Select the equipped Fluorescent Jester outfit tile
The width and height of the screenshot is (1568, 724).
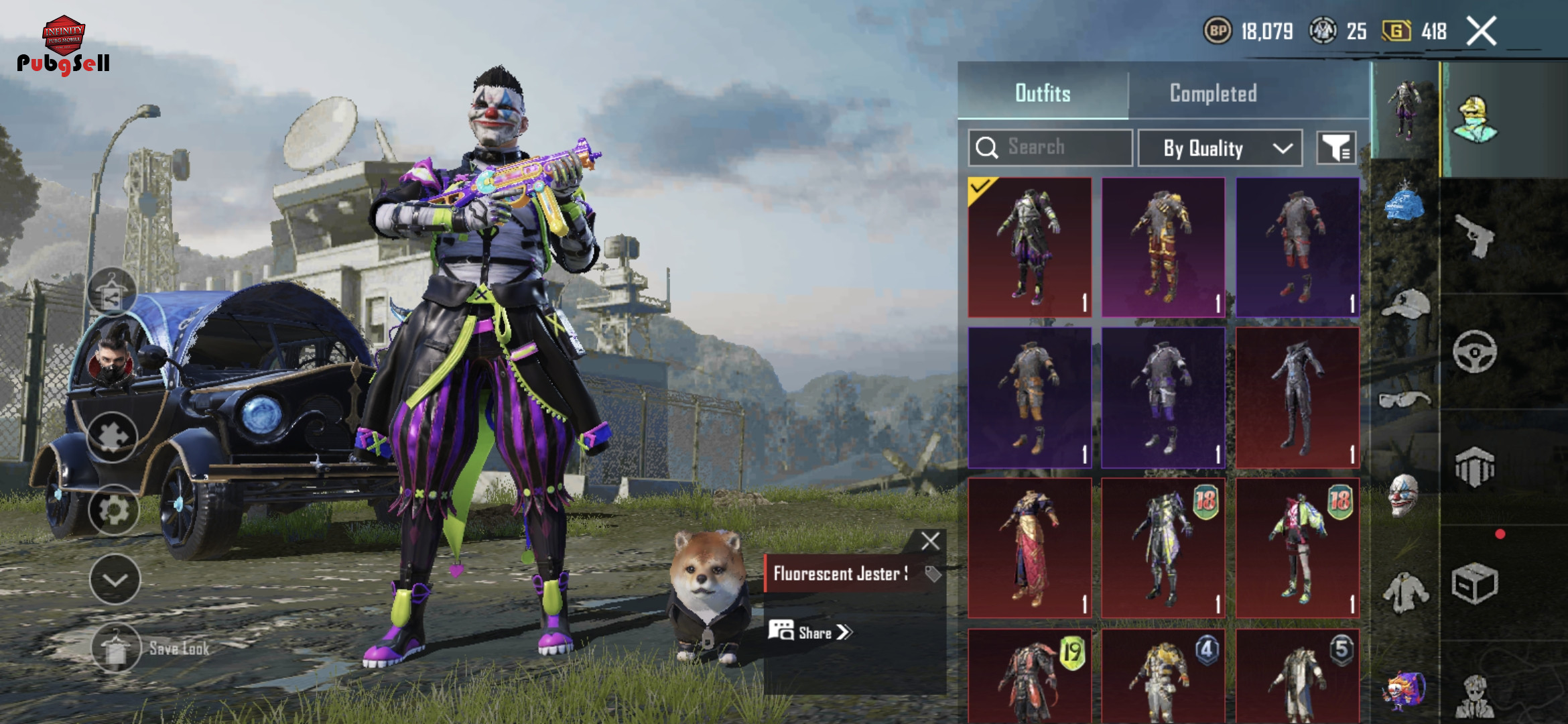(1030, 247)
